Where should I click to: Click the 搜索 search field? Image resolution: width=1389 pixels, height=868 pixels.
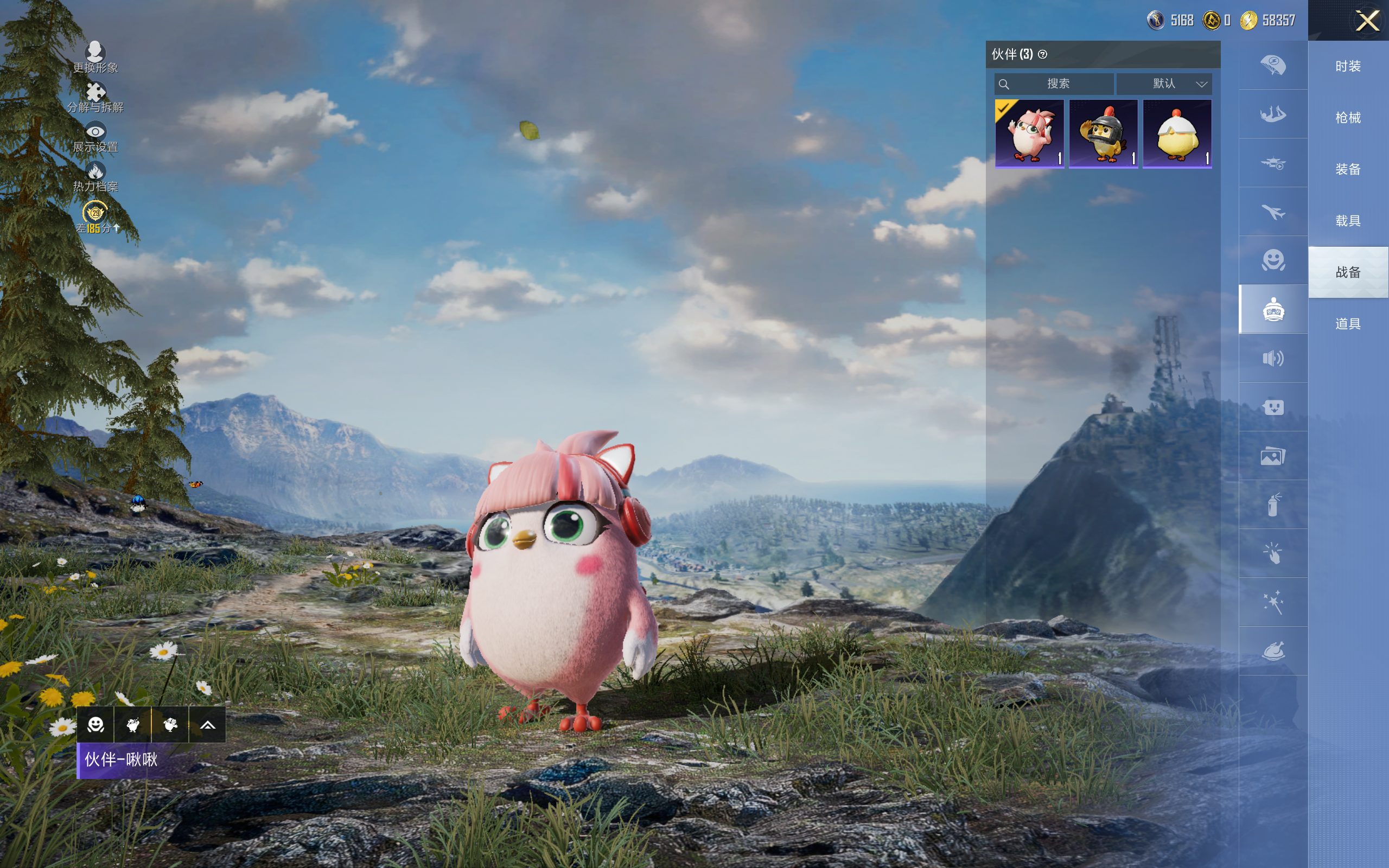(x=1055, y=84)
